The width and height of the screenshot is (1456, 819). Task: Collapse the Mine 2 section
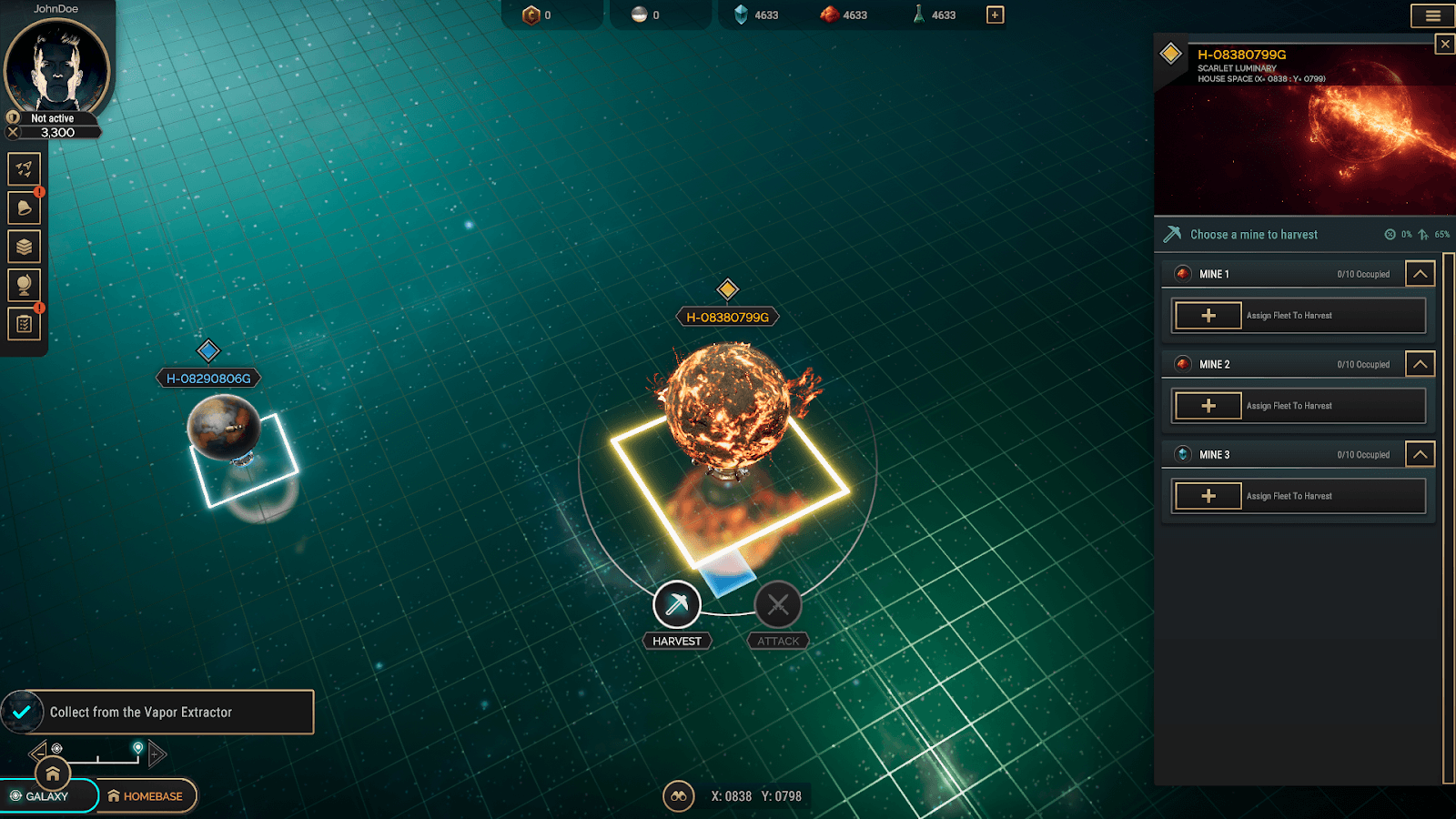tap(1420, 364)
